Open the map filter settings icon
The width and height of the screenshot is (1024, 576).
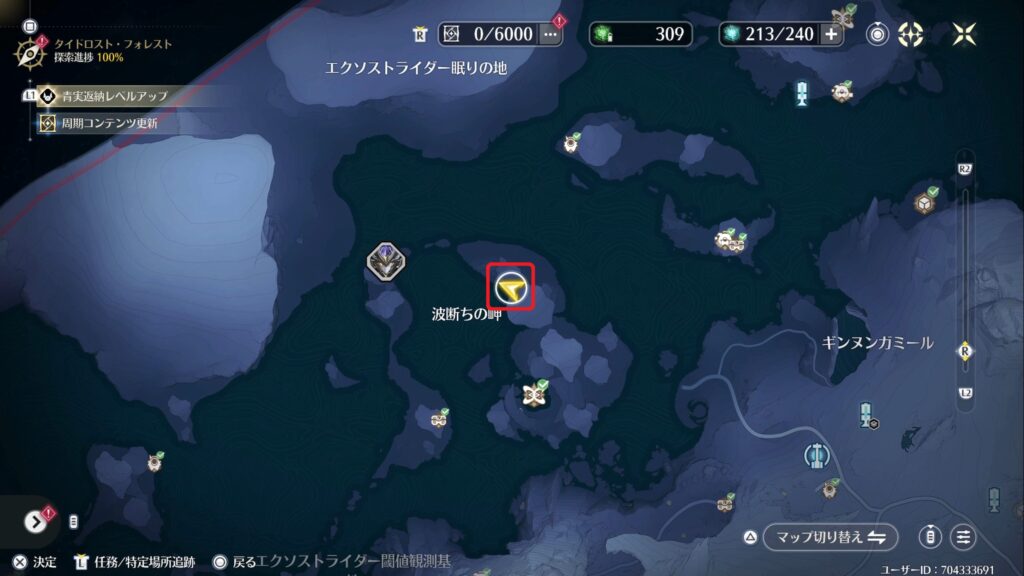pyautogui.click(x=963, y=537)
